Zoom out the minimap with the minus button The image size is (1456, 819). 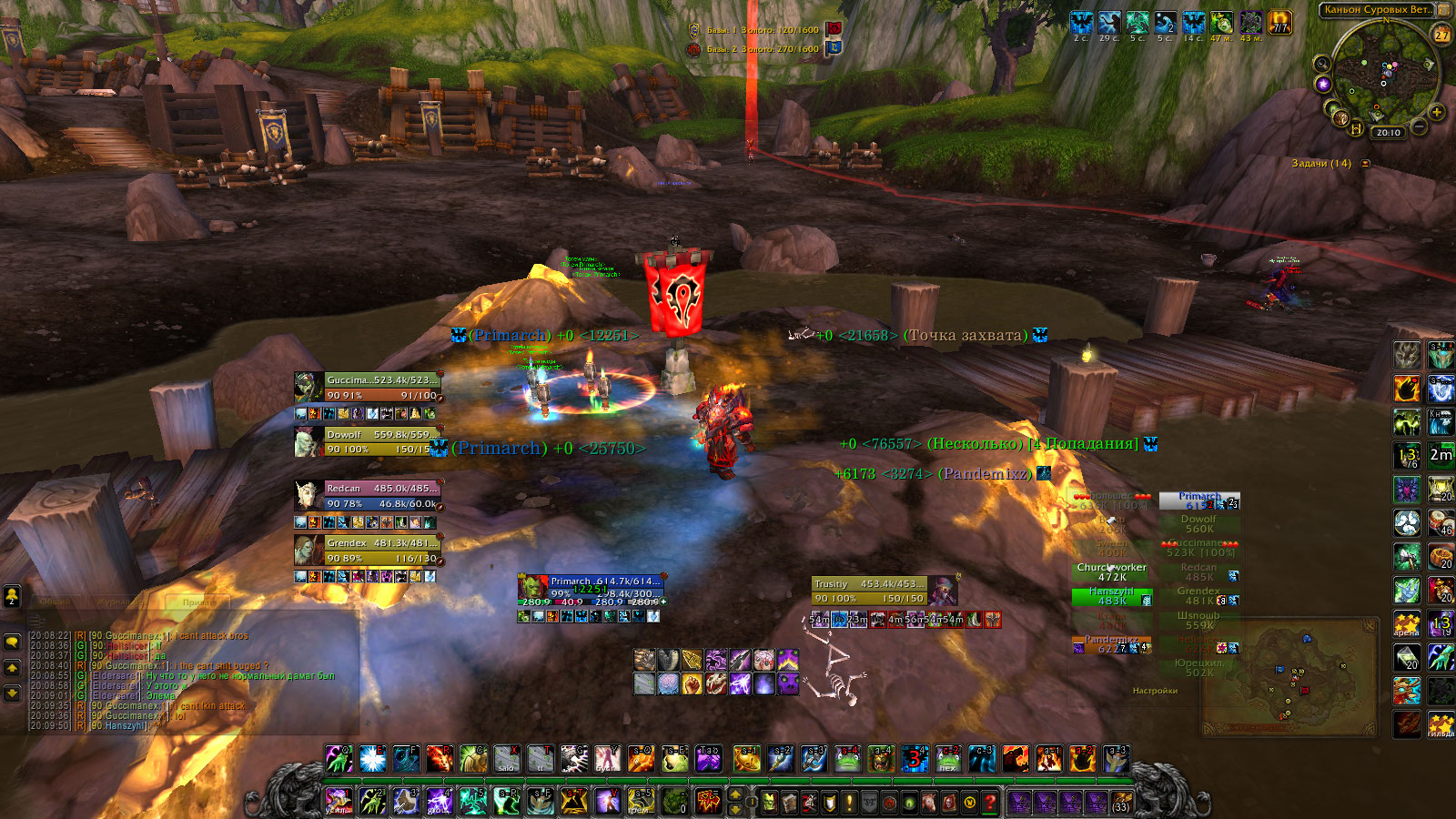pos(1420,127)
